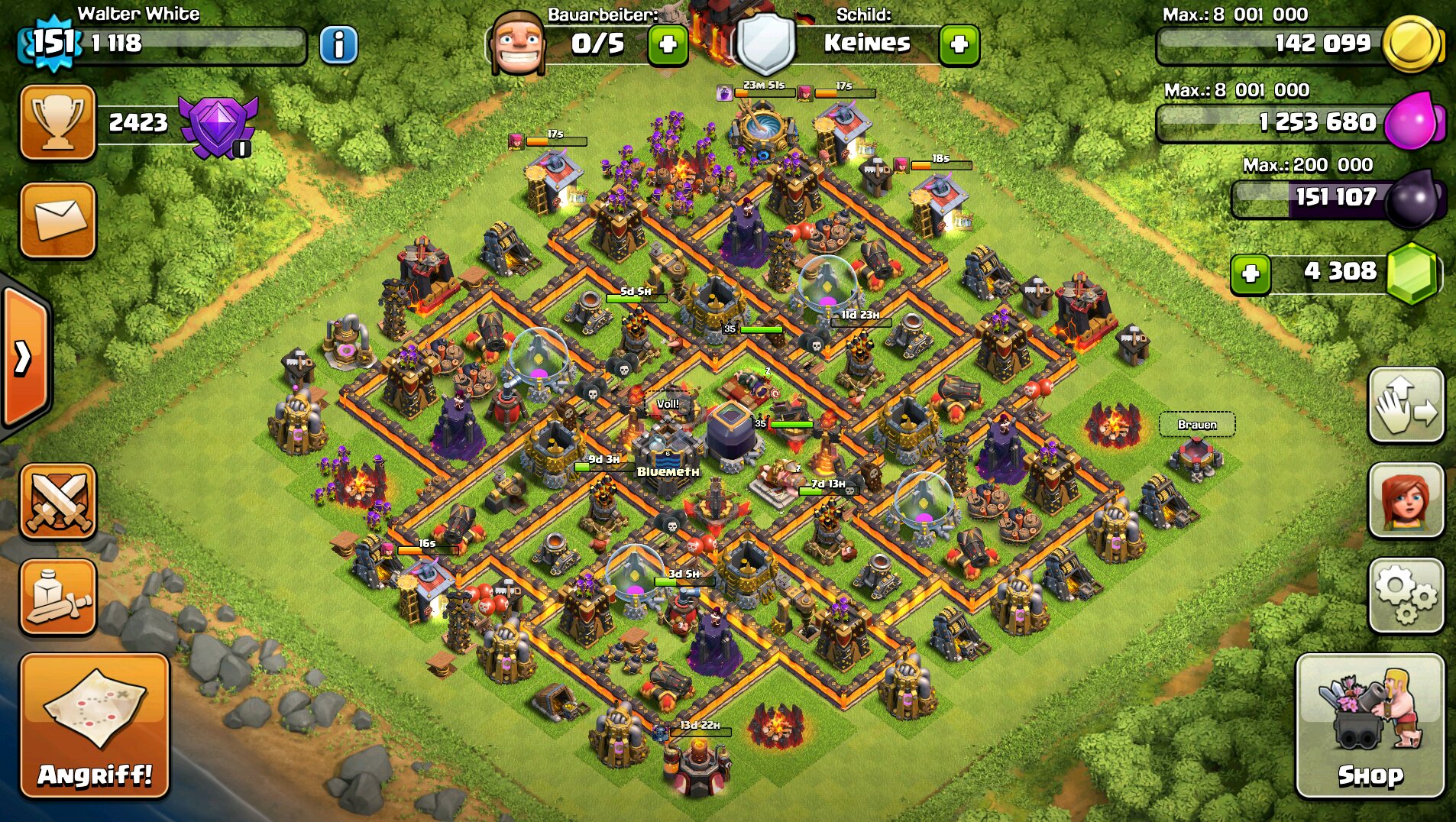The height and width of the screenshot is (822, 1456).
Task: Tap the Brauen label above the spell factory
Action: pyautogui.click(x=1196, y=425)
